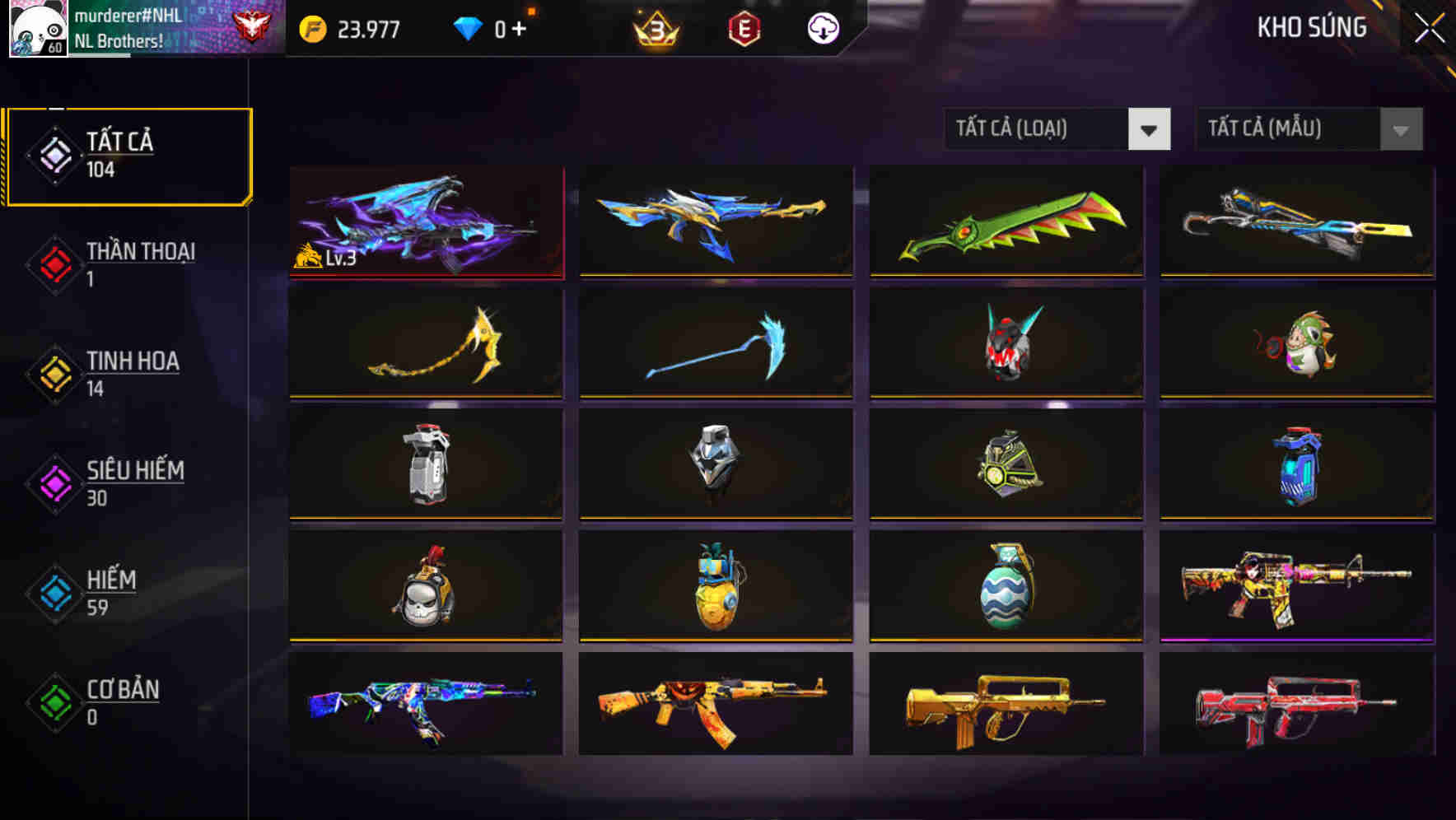The height and width of the screenshot is (820, 1456).
Task: Expand the weapon type filter arrow
Action: pyautogui.click(x=1150, y=129)
